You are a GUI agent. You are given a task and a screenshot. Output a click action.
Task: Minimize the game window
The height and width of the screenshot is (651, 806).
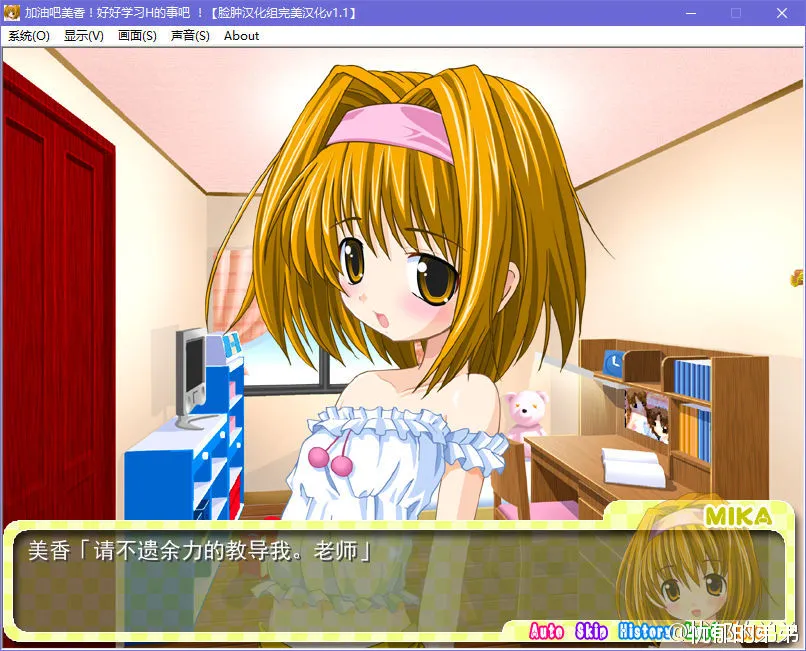click(x=691, y=13)
